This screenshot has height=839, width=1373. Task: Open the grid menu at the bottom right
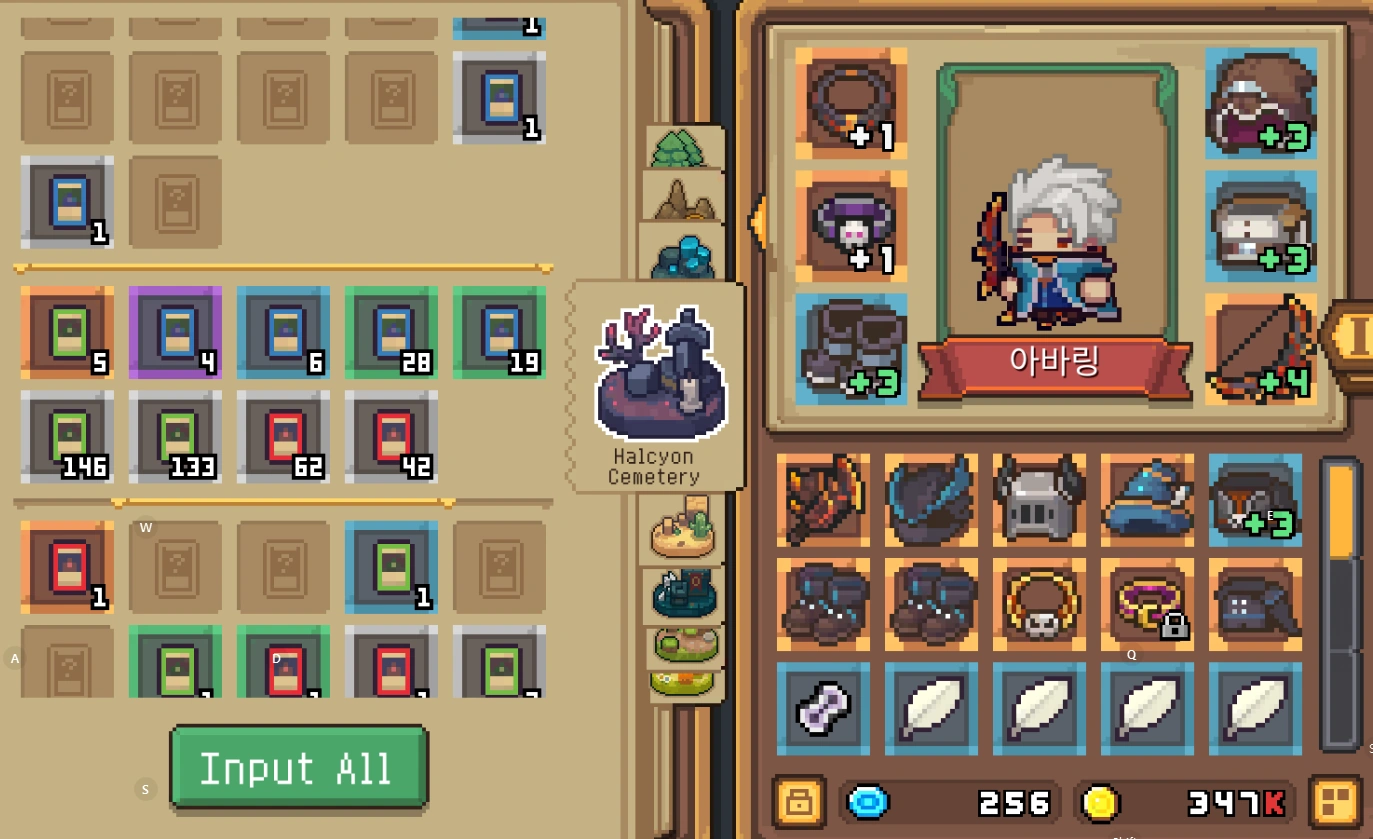[1335, 801]
